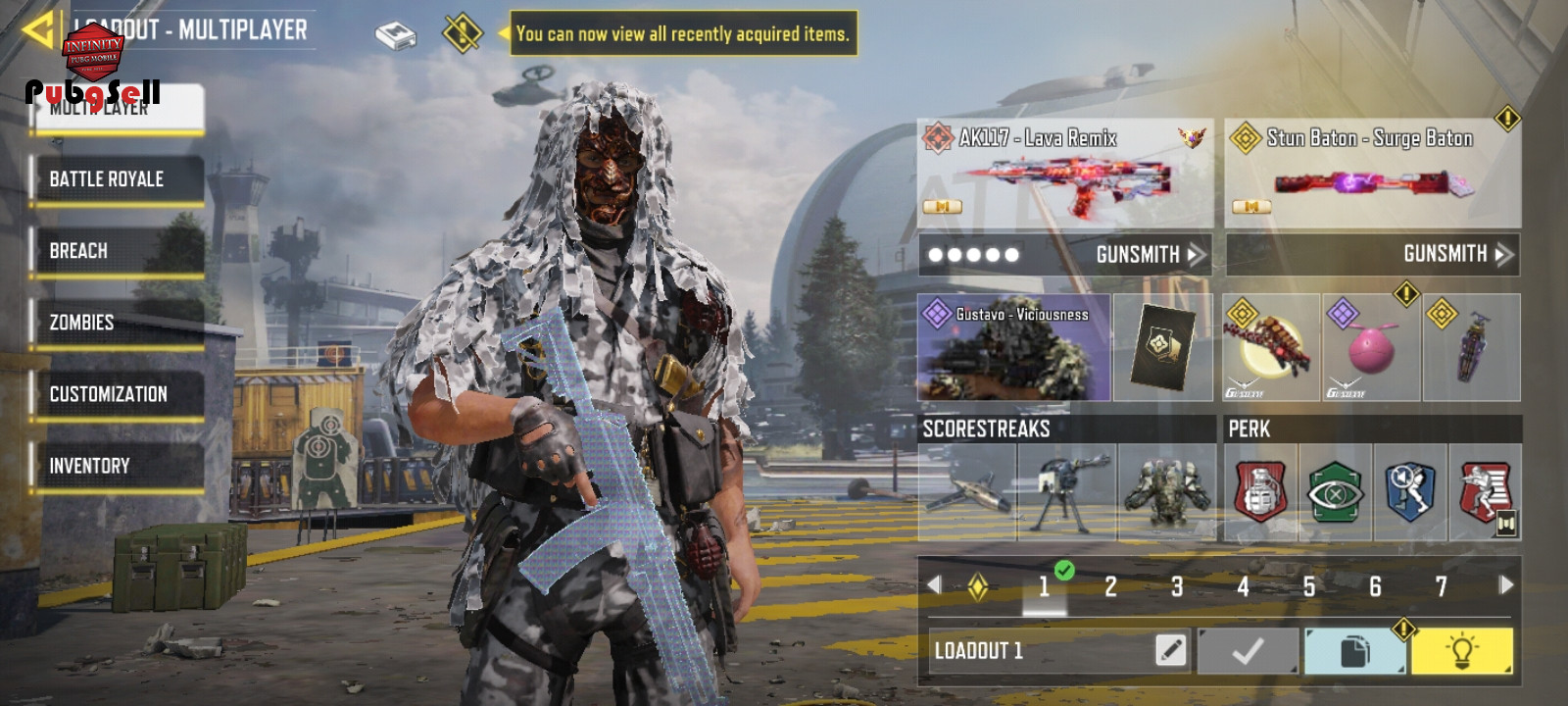This screenshot has width=1568, height=706.
Task: Change the red grenade perk
Action: (1260, 491)
